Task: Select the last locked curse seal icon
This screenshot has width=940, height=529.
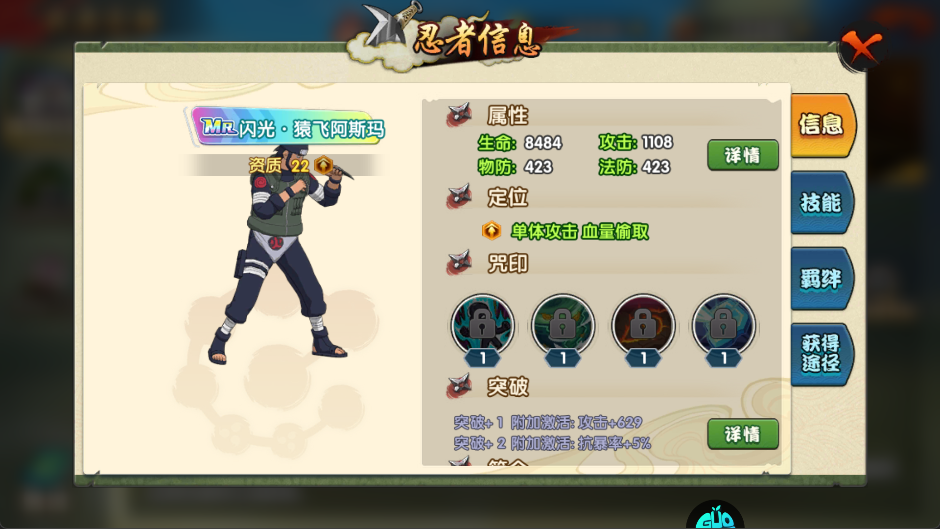Action: [723, 324]
